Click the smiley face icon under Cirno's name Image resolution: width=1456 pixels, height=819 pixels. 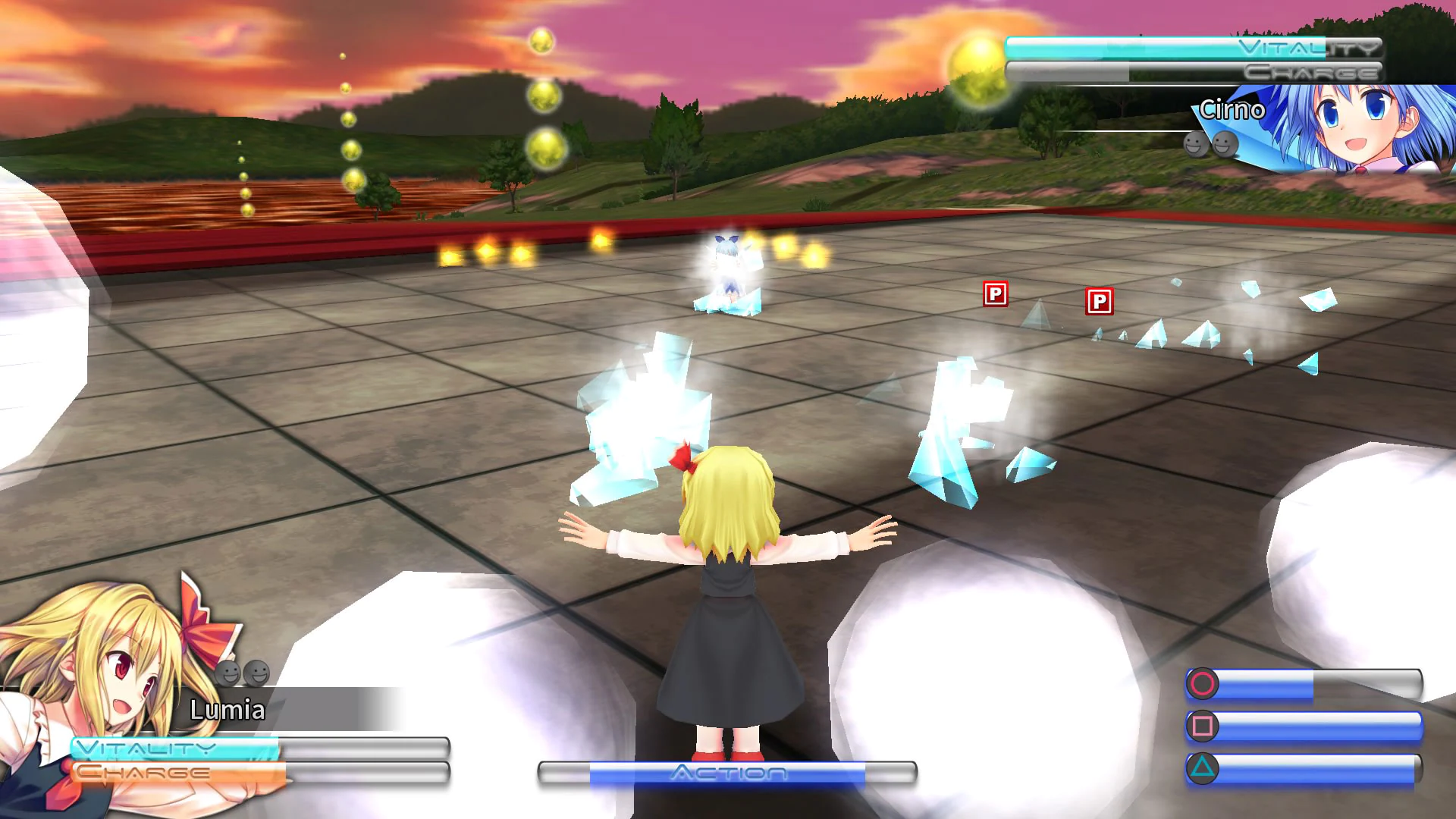pos(1225,145)
